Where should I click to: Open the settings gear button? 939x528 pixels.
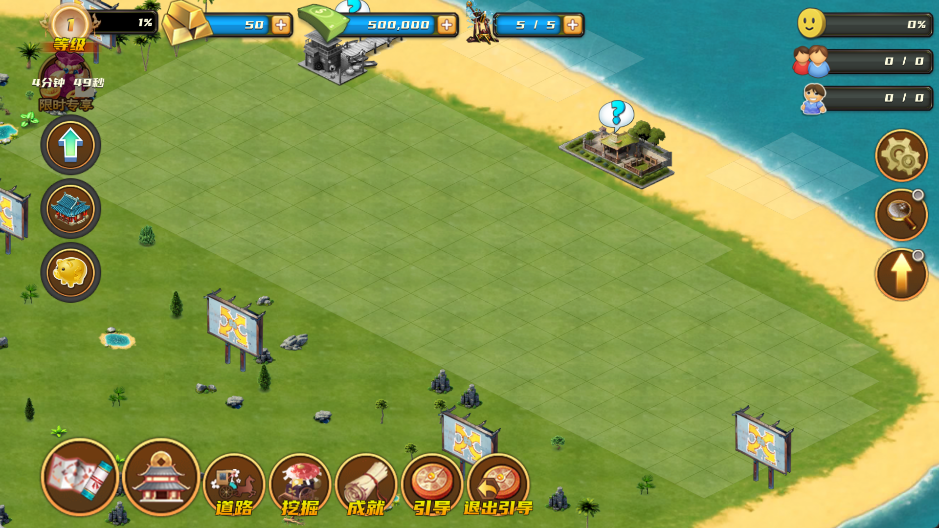click(901, 156)
